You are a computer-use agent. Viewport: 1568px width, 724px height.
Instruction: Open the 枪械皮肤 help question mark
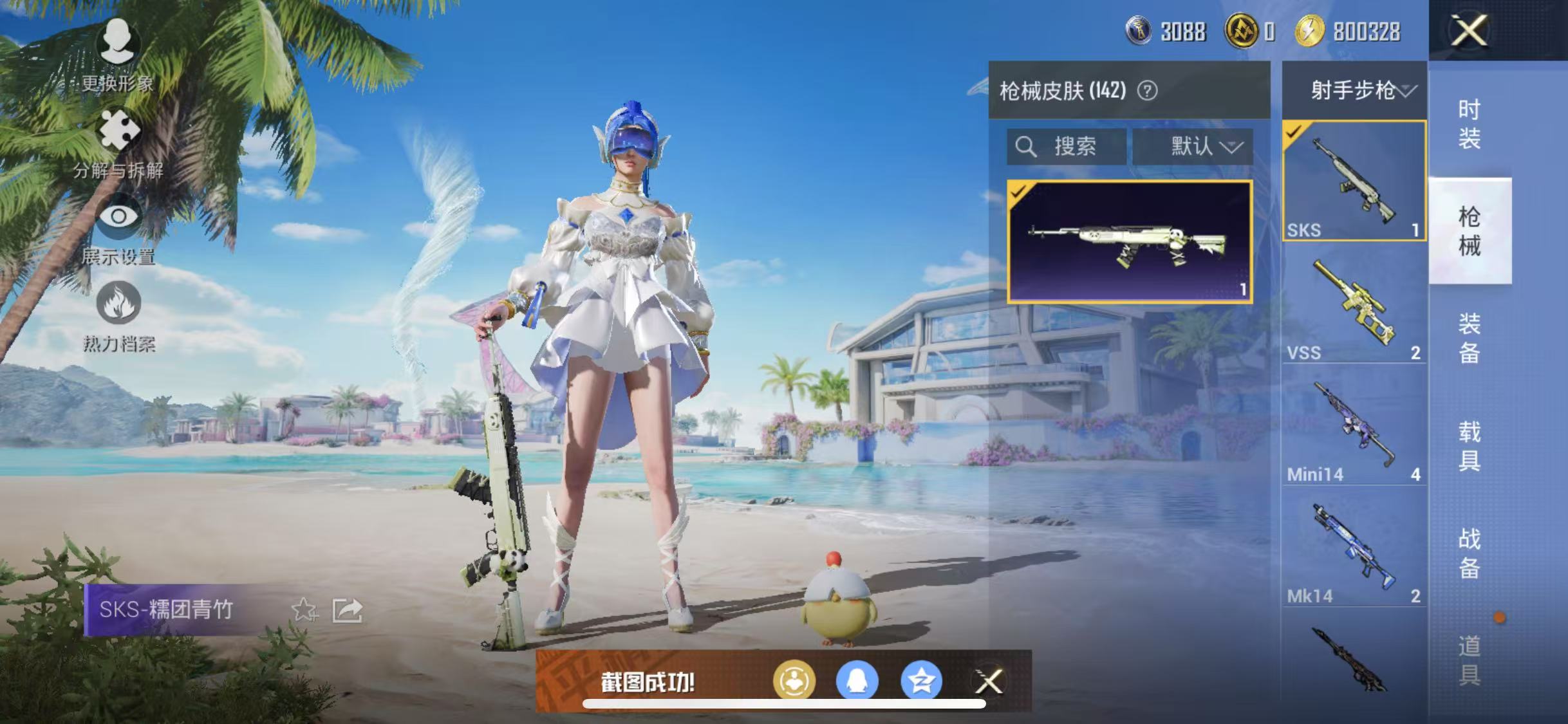1147,91
